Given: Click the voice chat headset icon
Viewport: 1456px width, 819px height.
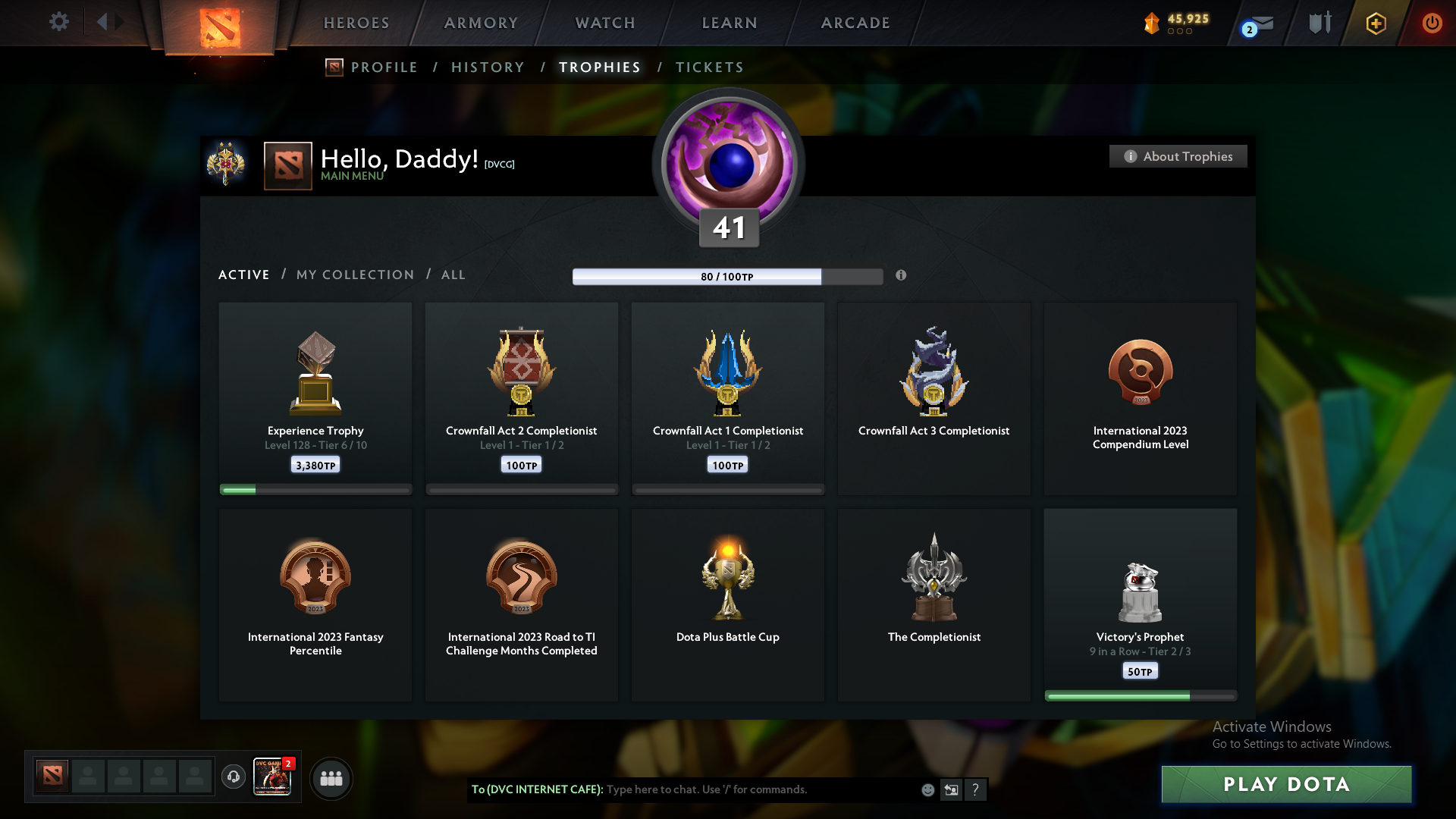Looking at the screenshot, I should pyautogui.click(x=233, y=778).
